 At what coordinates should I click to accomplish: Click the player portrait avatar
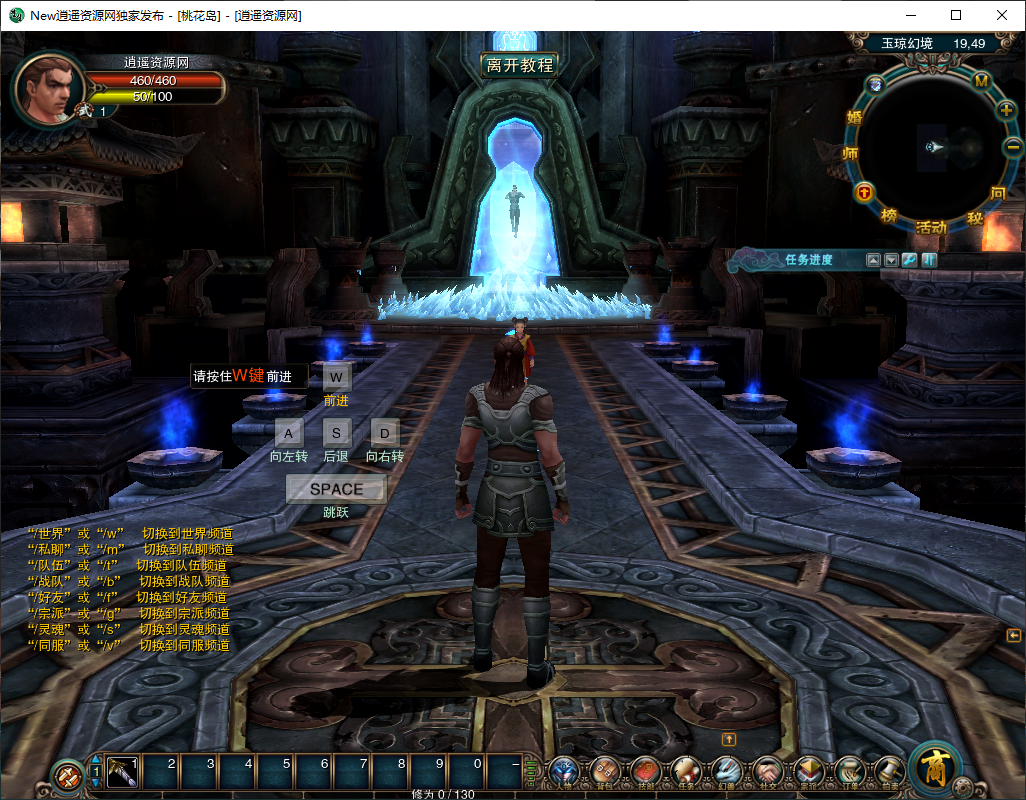coord(44,90)
